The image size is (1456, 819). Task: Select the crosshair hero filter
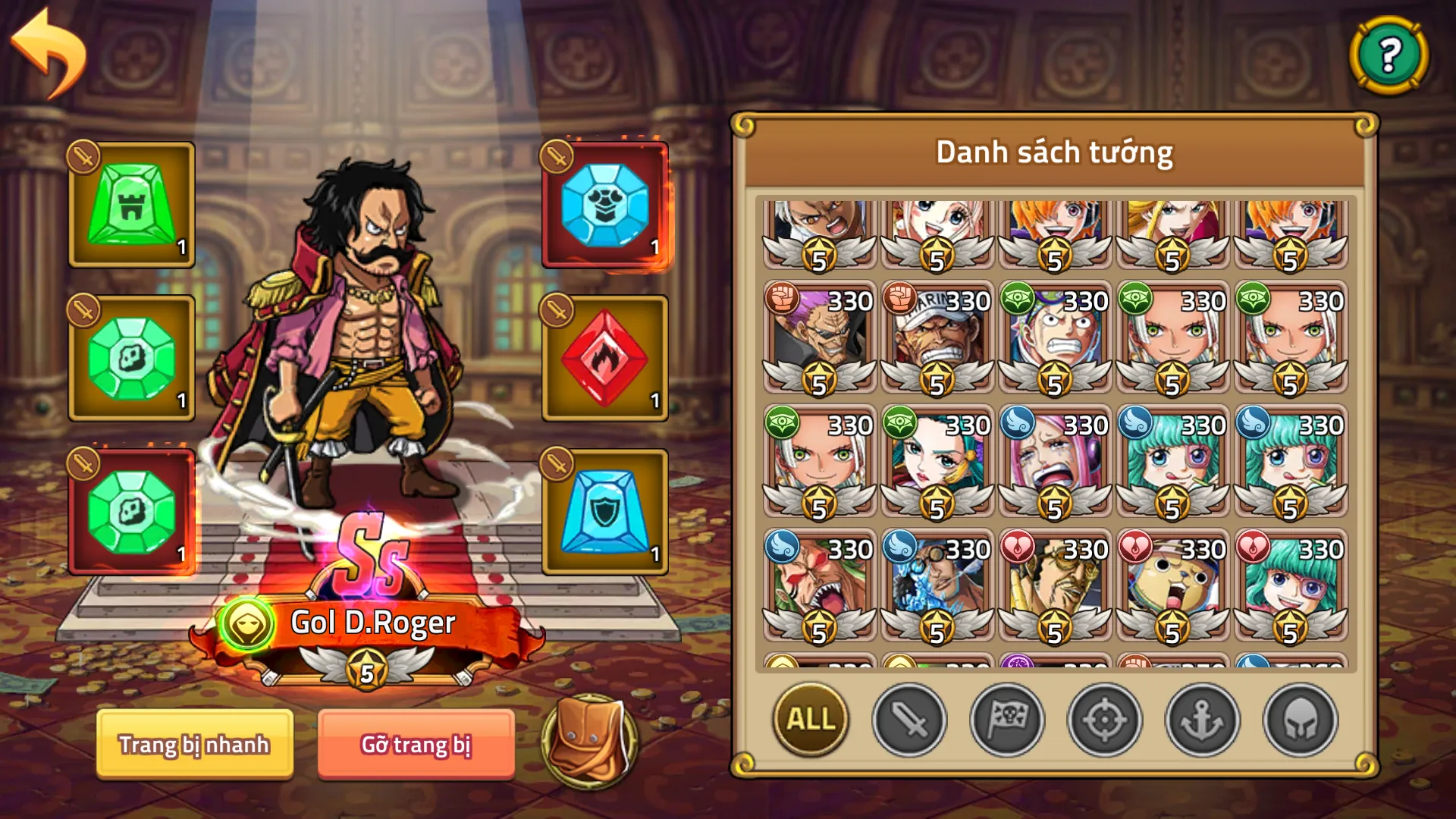1104,720
